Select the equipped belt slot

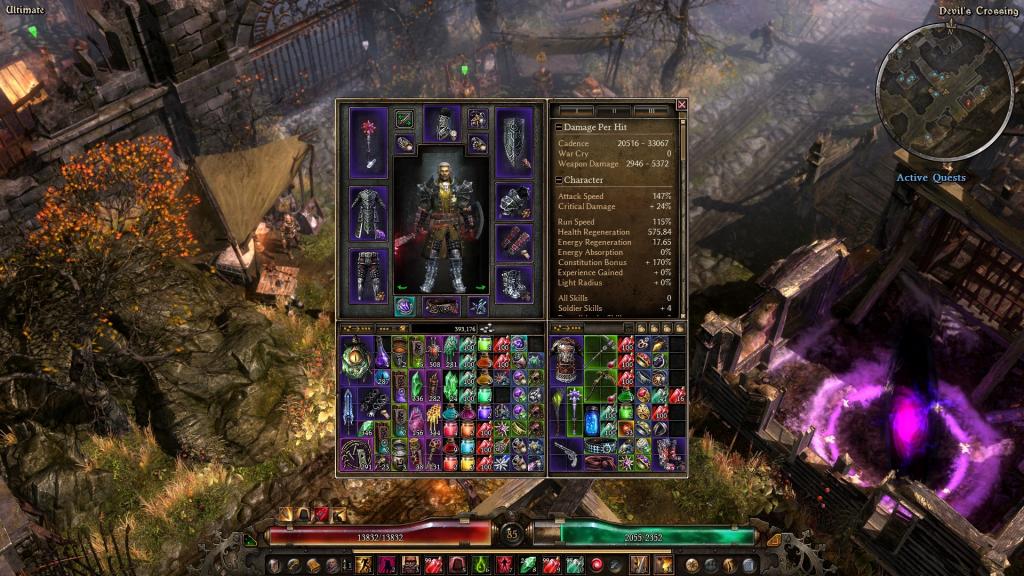[x=442, y=306]
